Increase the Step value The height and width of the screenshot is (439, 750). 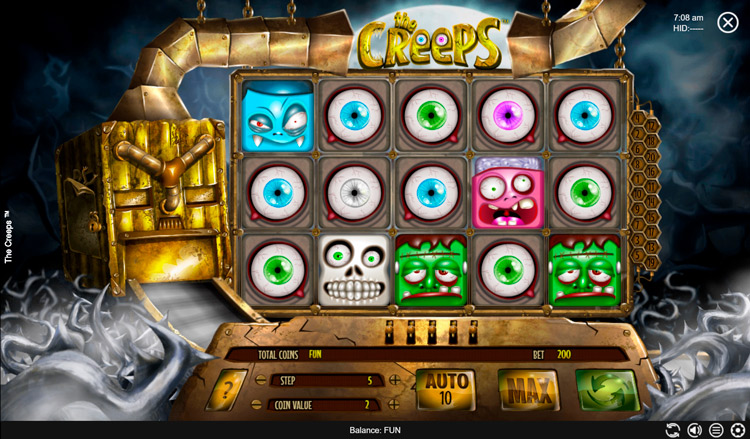coord(395,380)
